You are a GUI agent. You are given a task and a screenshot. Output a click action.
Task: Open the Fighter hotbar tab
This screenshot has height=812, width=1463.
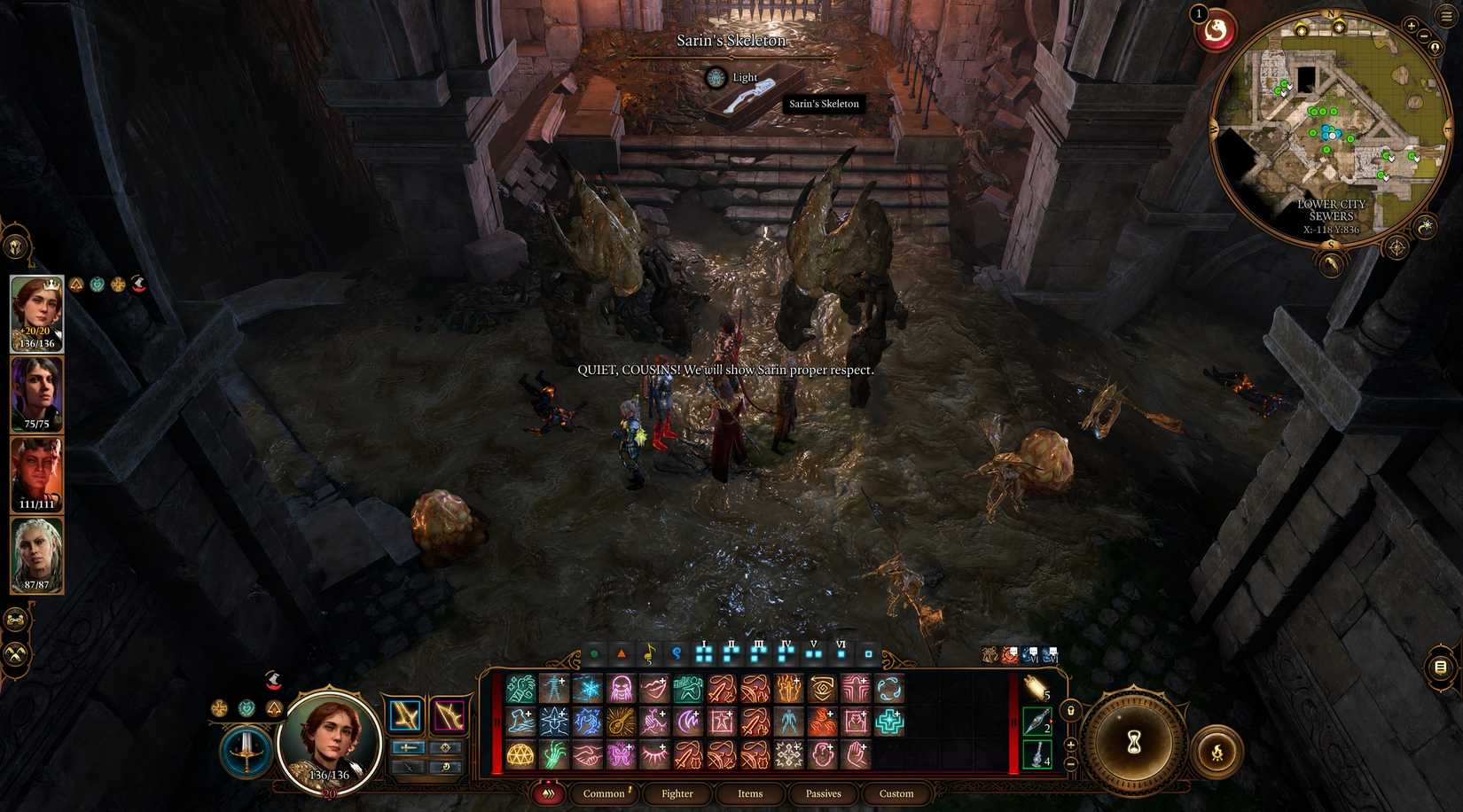(x=677, y=793)
